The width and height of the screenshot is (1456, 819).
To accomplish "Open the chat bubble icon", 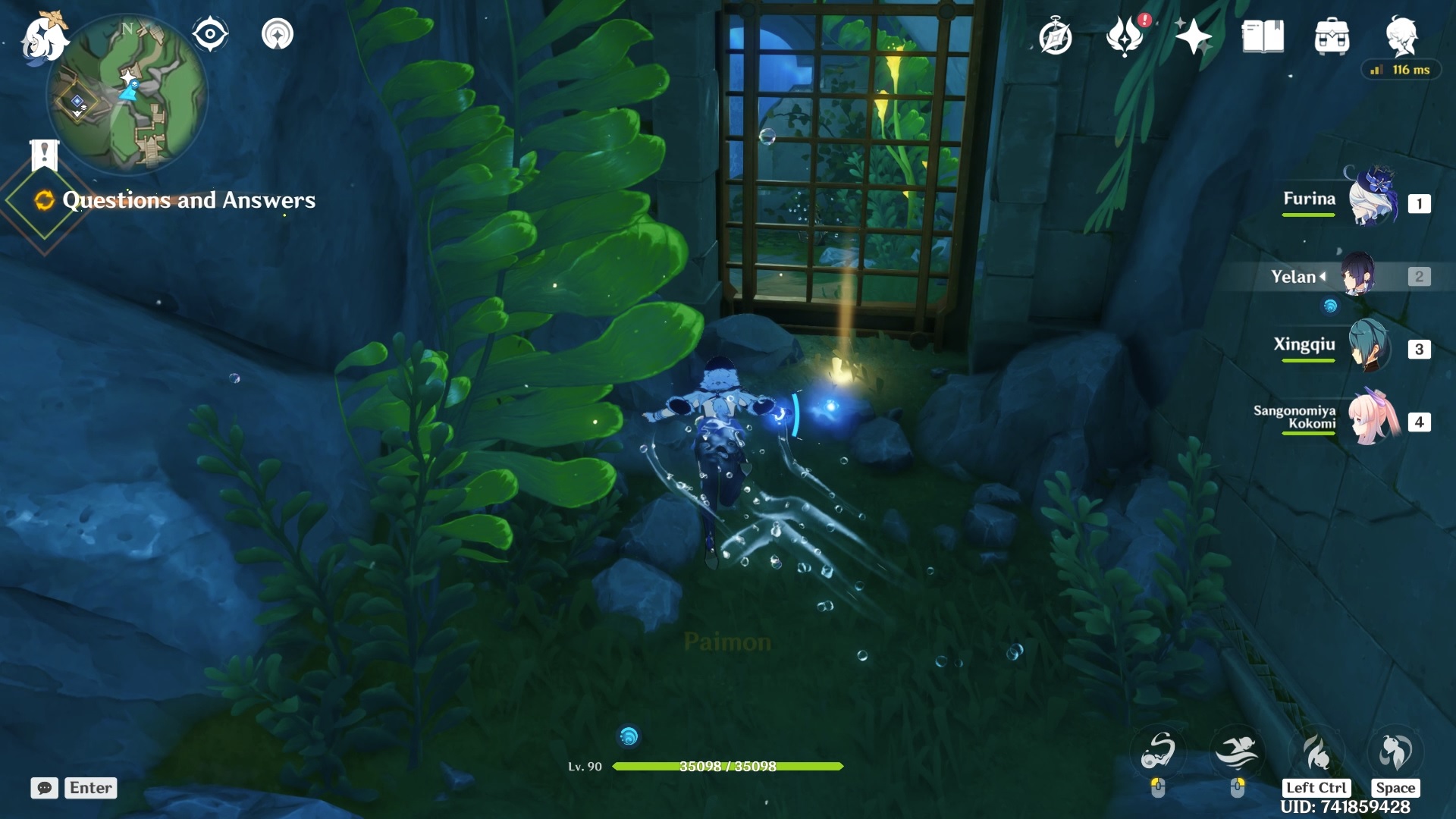I will [45, 788].
